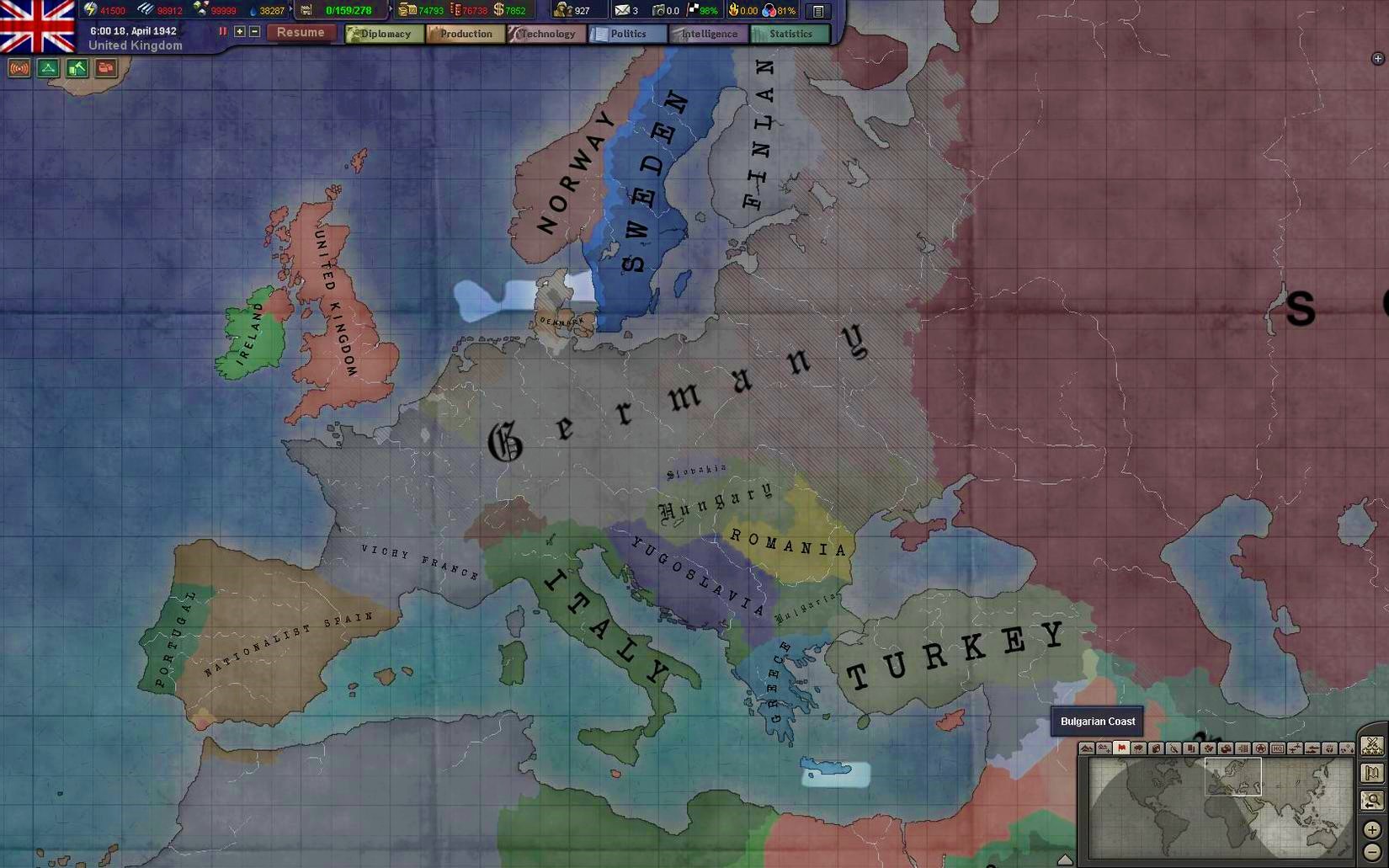Image resolution: width=1389 pixels, height=868 pixels.
Task: Switch to the Production tab
Action: point(466,34)
